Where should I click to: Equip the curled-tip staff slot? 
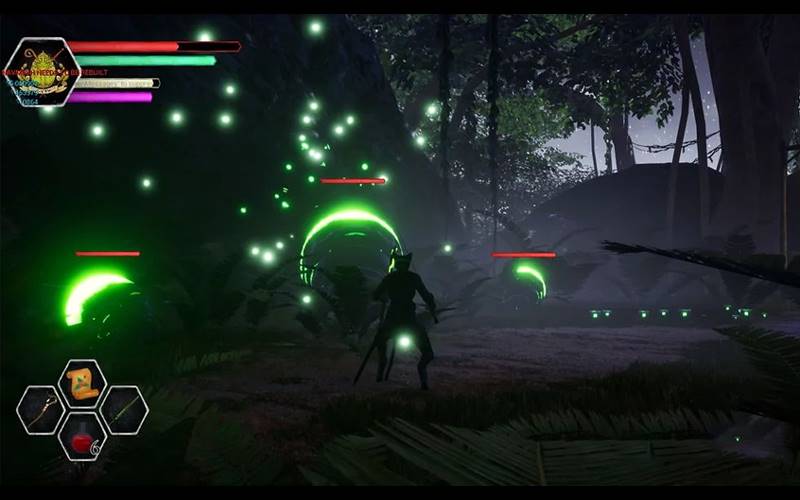click(41, 410)
